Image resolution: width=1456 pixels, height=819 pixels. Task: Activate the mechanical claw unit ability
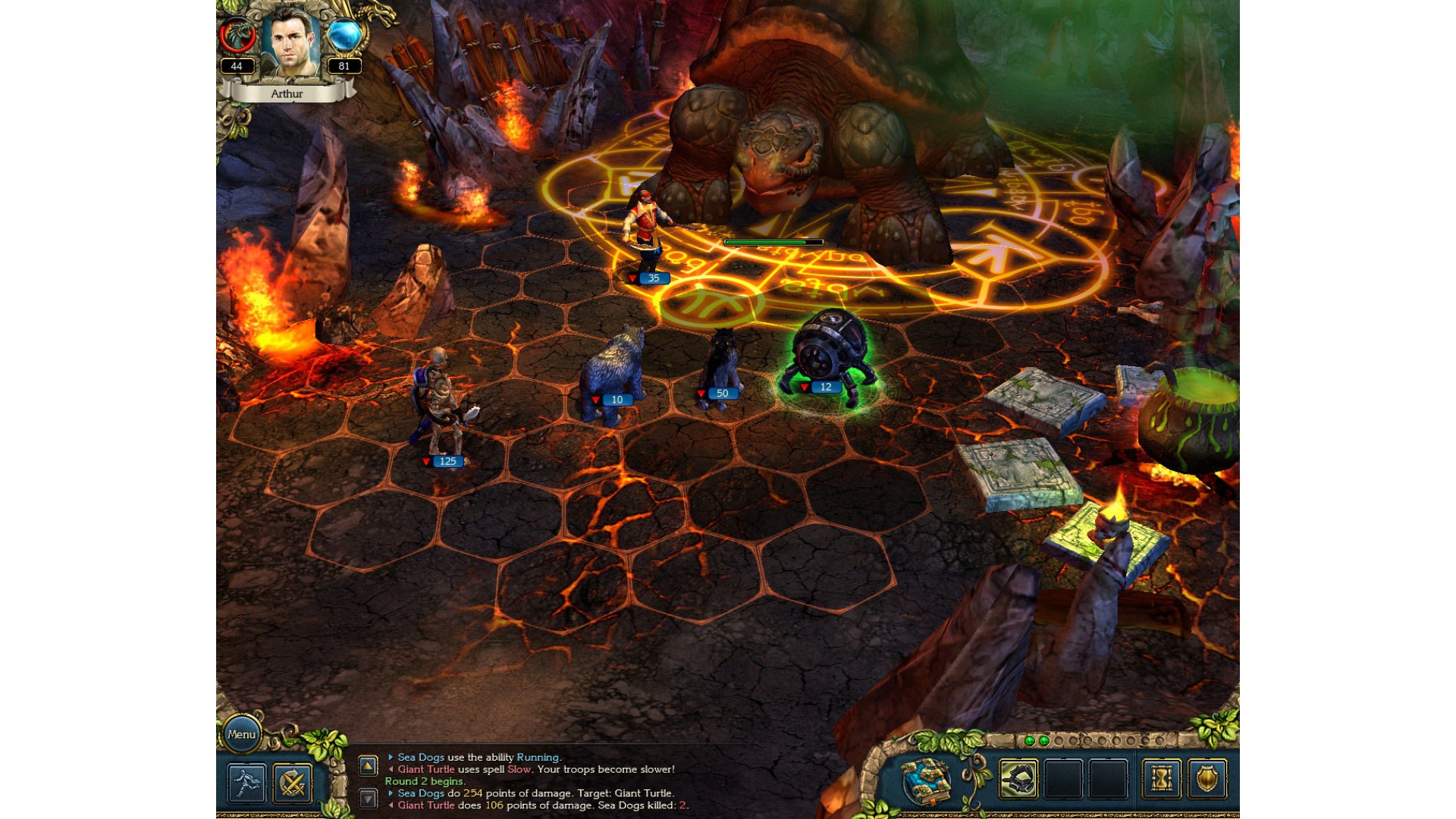coord(1018,780)
